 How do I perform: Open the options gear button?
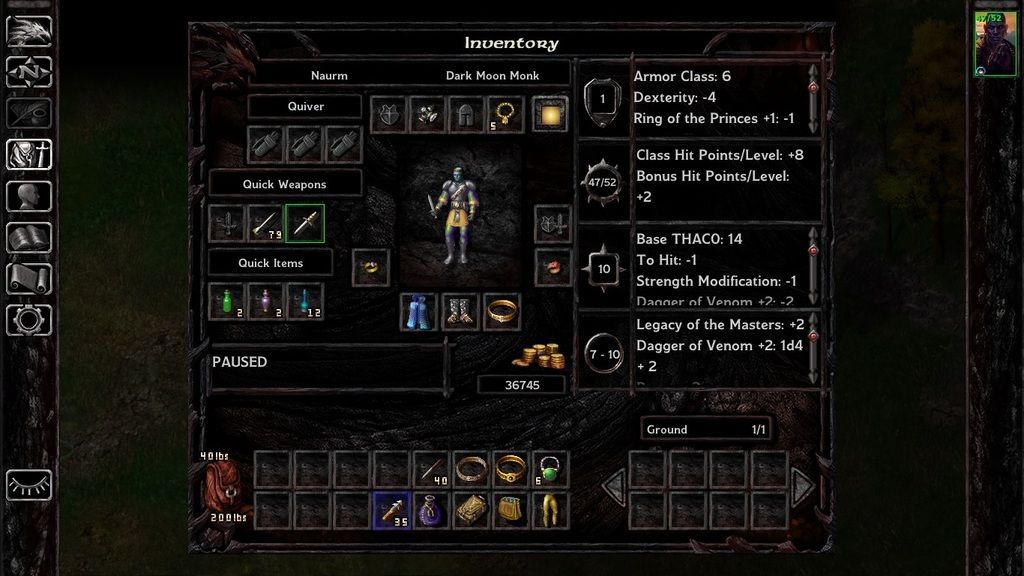click(29, 320)
